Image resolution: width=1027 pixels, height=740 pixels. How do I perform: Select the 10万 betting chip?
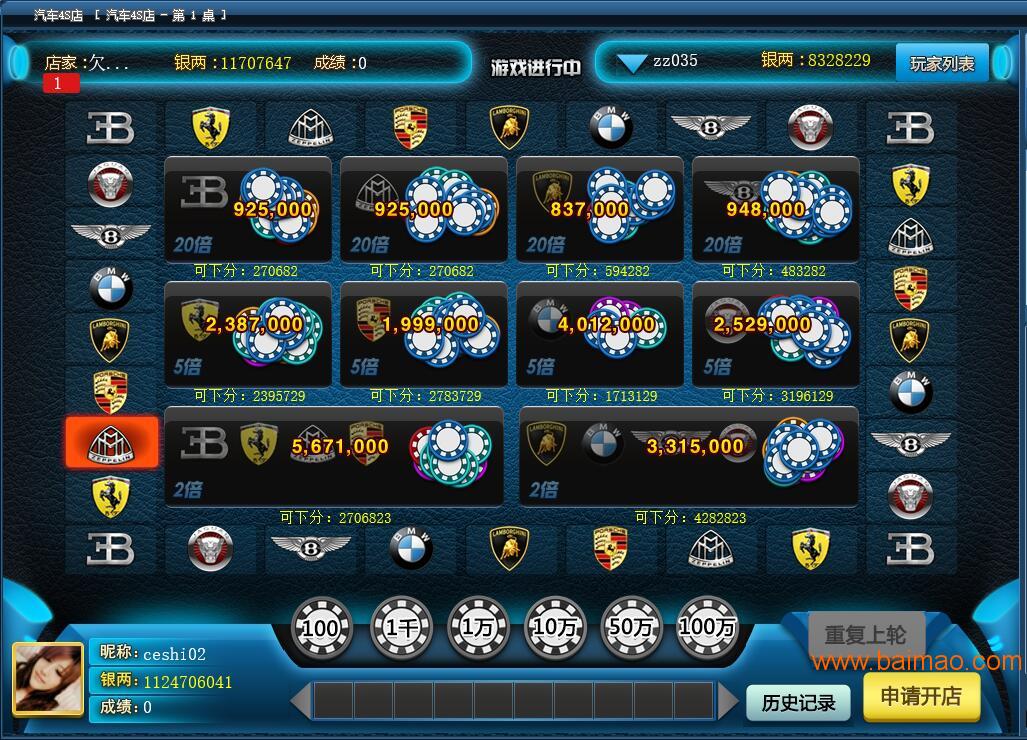click(555, 628)
